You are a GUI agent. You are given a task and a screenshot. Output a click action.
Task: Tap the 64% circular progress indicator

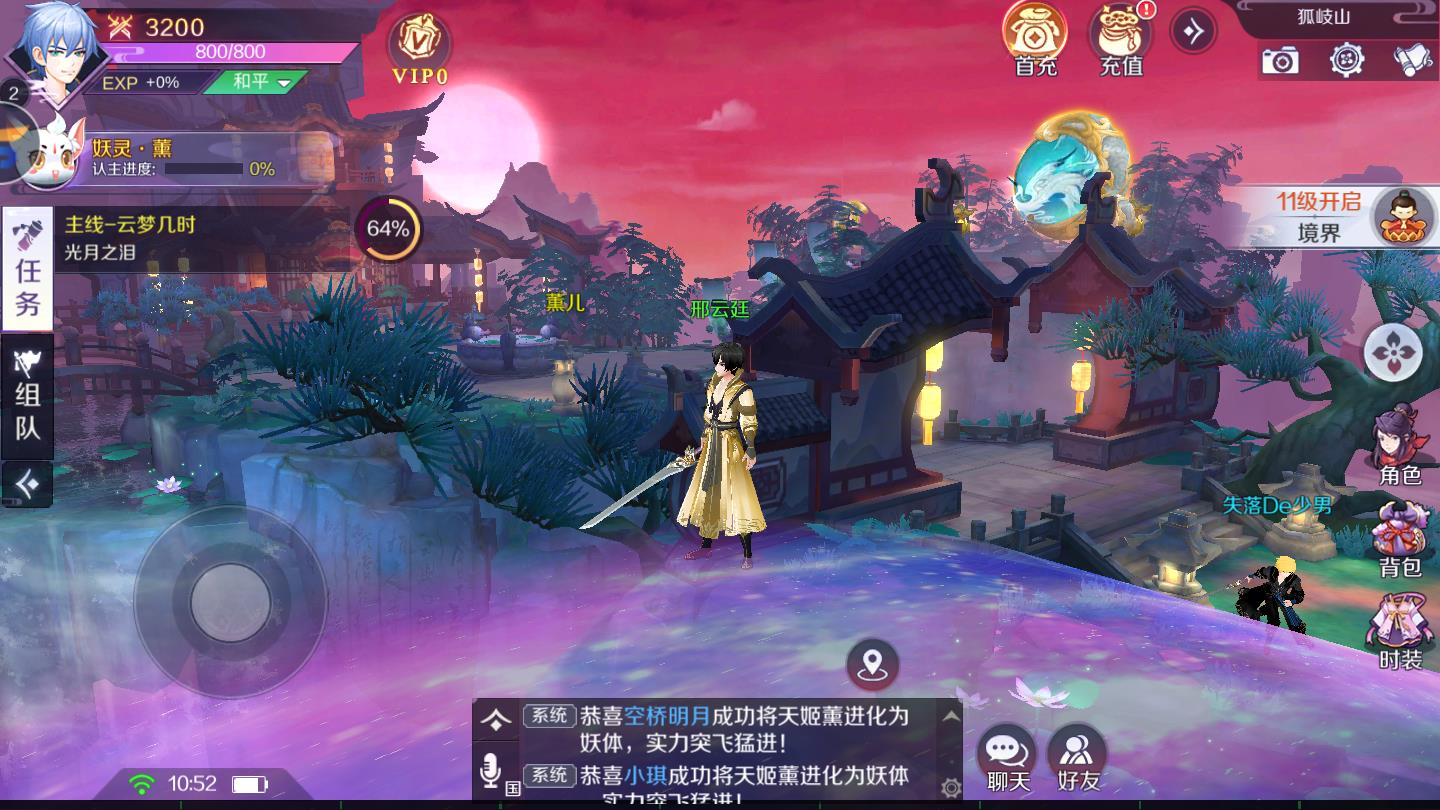[x=390, y=227]
